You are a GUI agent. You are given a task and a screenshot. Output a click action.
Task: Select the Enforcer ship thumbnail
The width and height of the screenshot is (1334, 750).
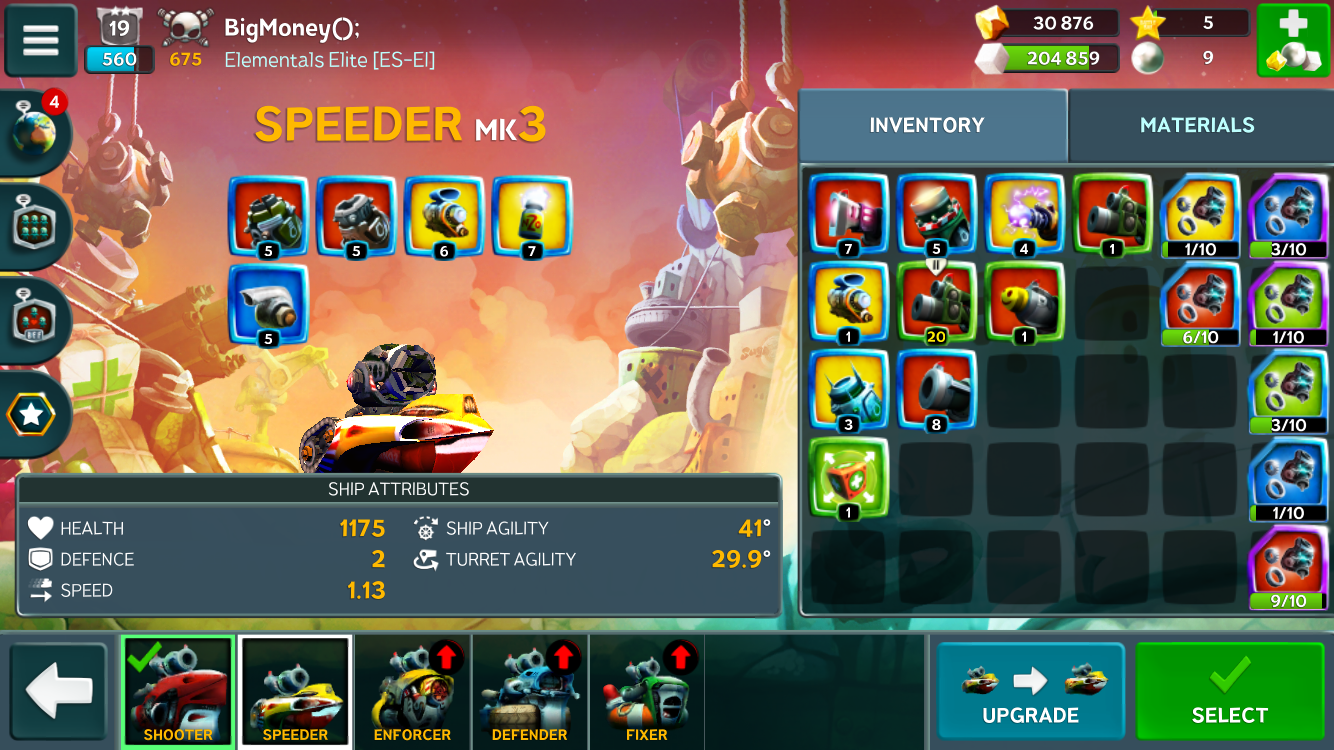tap(412, 691)
